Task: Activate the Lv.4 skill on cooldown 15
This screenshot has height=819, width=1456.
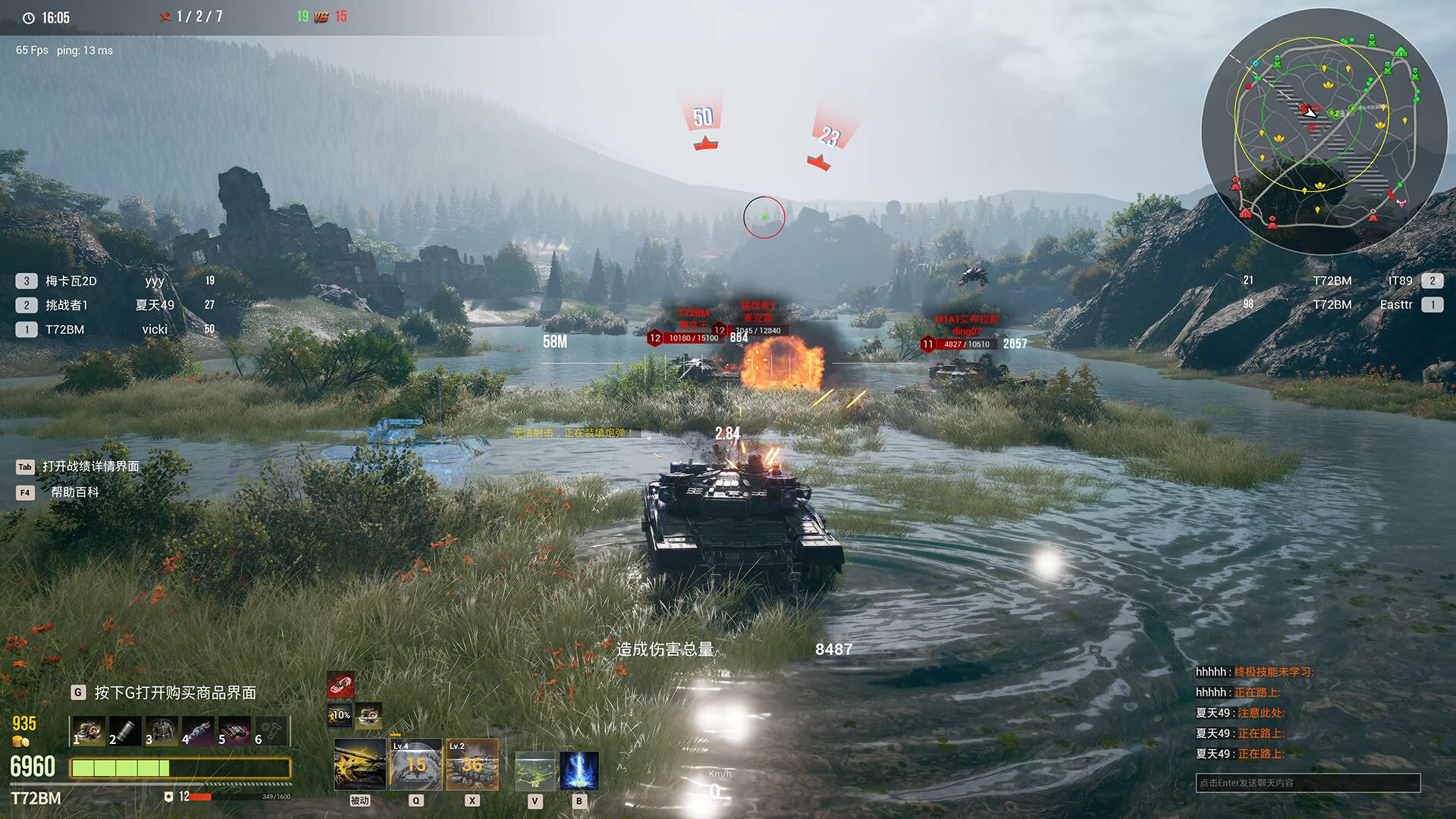Action: pos(416,764)
